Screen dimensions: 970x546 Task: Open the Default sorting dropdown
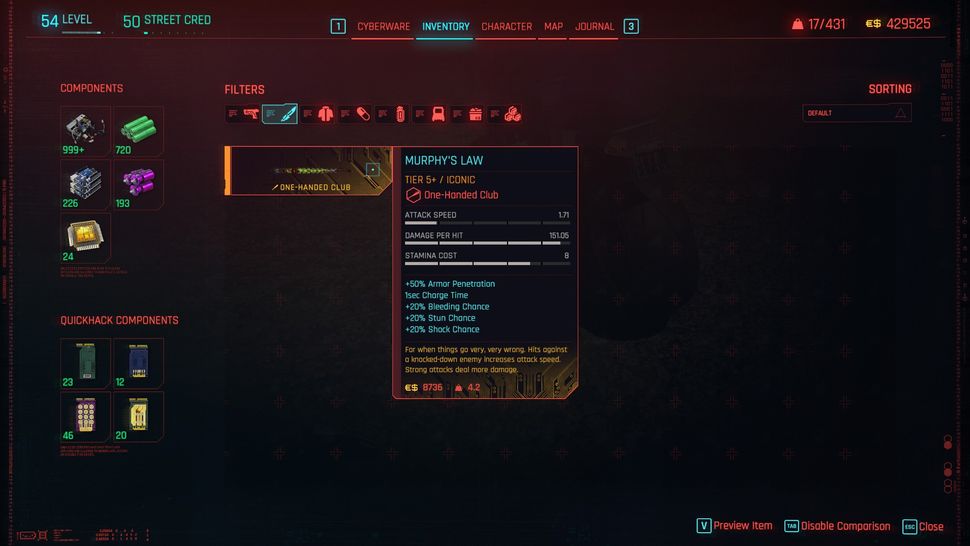pyautogui.click(x=857, y=113)
